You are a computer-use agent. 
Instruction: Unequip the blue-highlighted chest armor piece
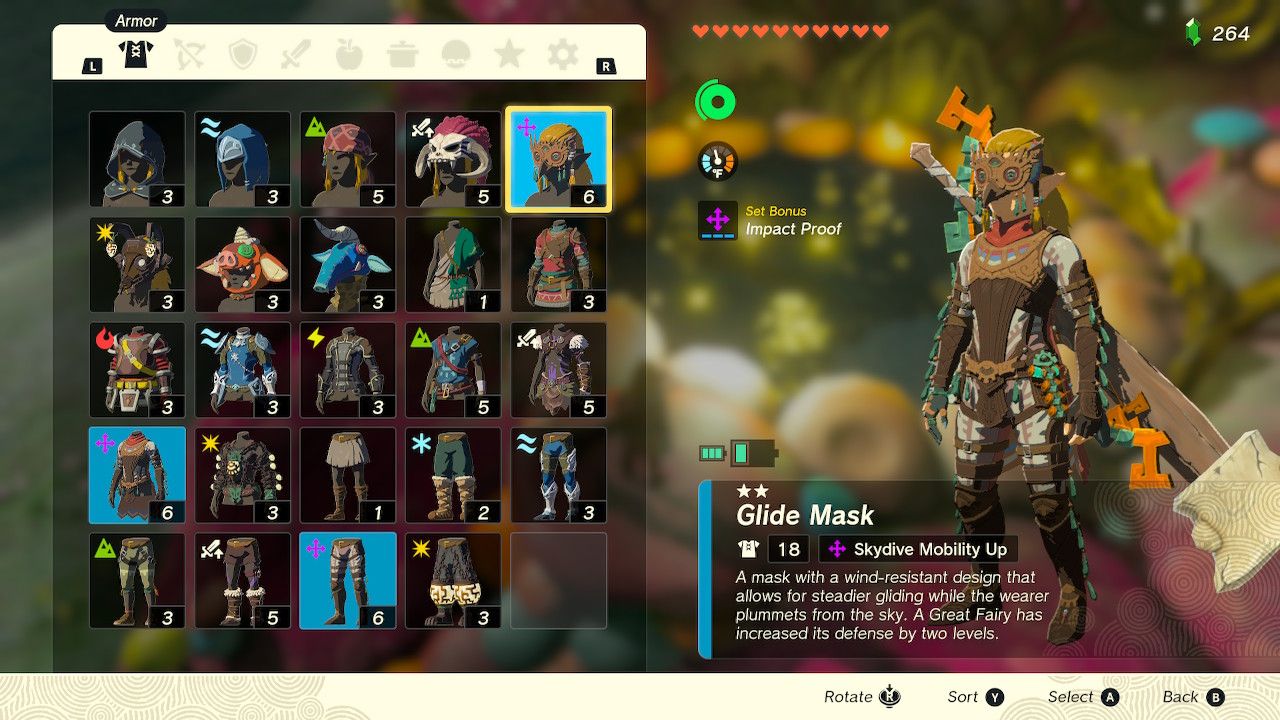[136, 475]
